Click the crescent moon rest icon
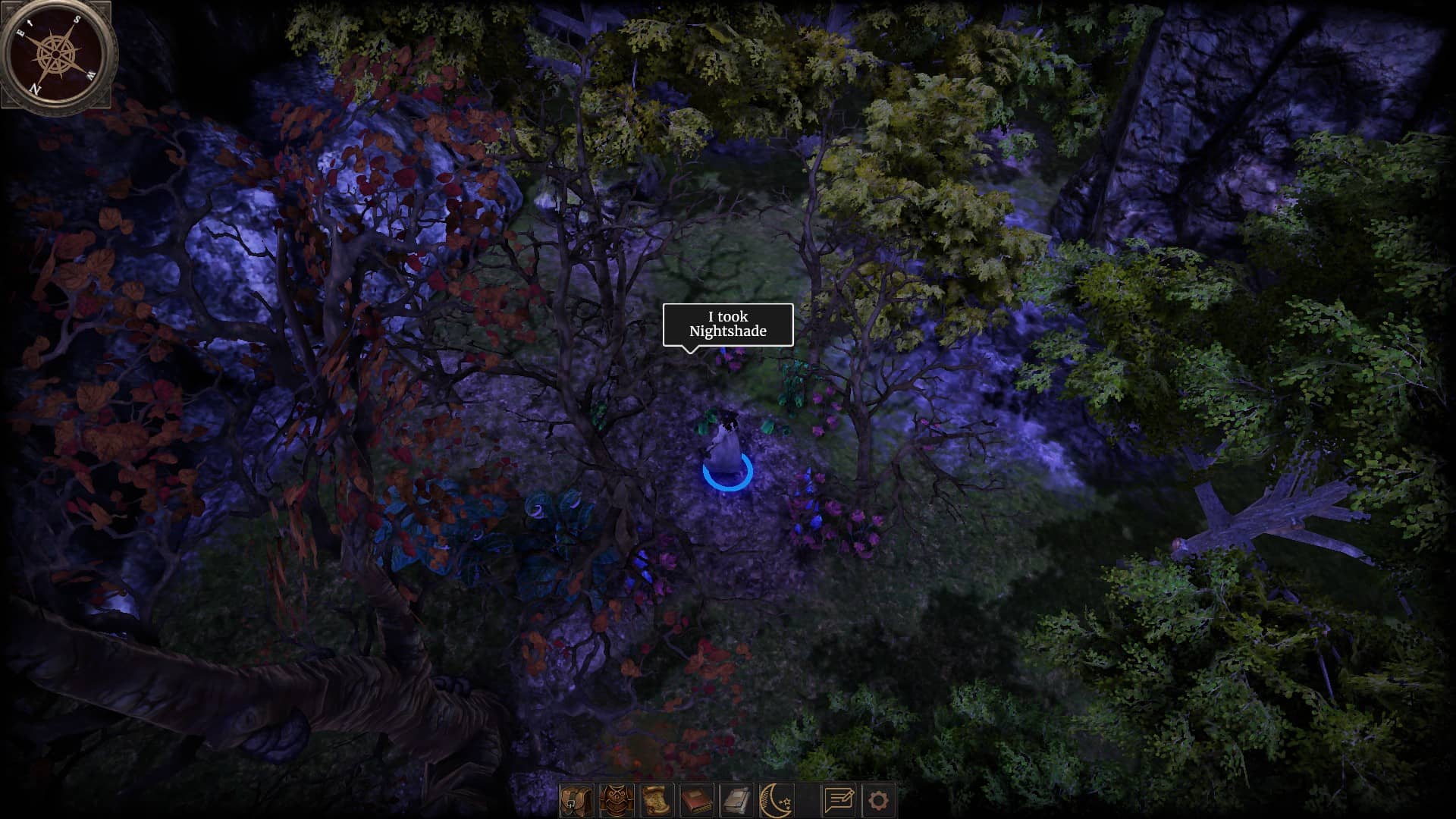Image resolution: width=1456 pixels, height=819 pixels. click(x=777, y=800)
